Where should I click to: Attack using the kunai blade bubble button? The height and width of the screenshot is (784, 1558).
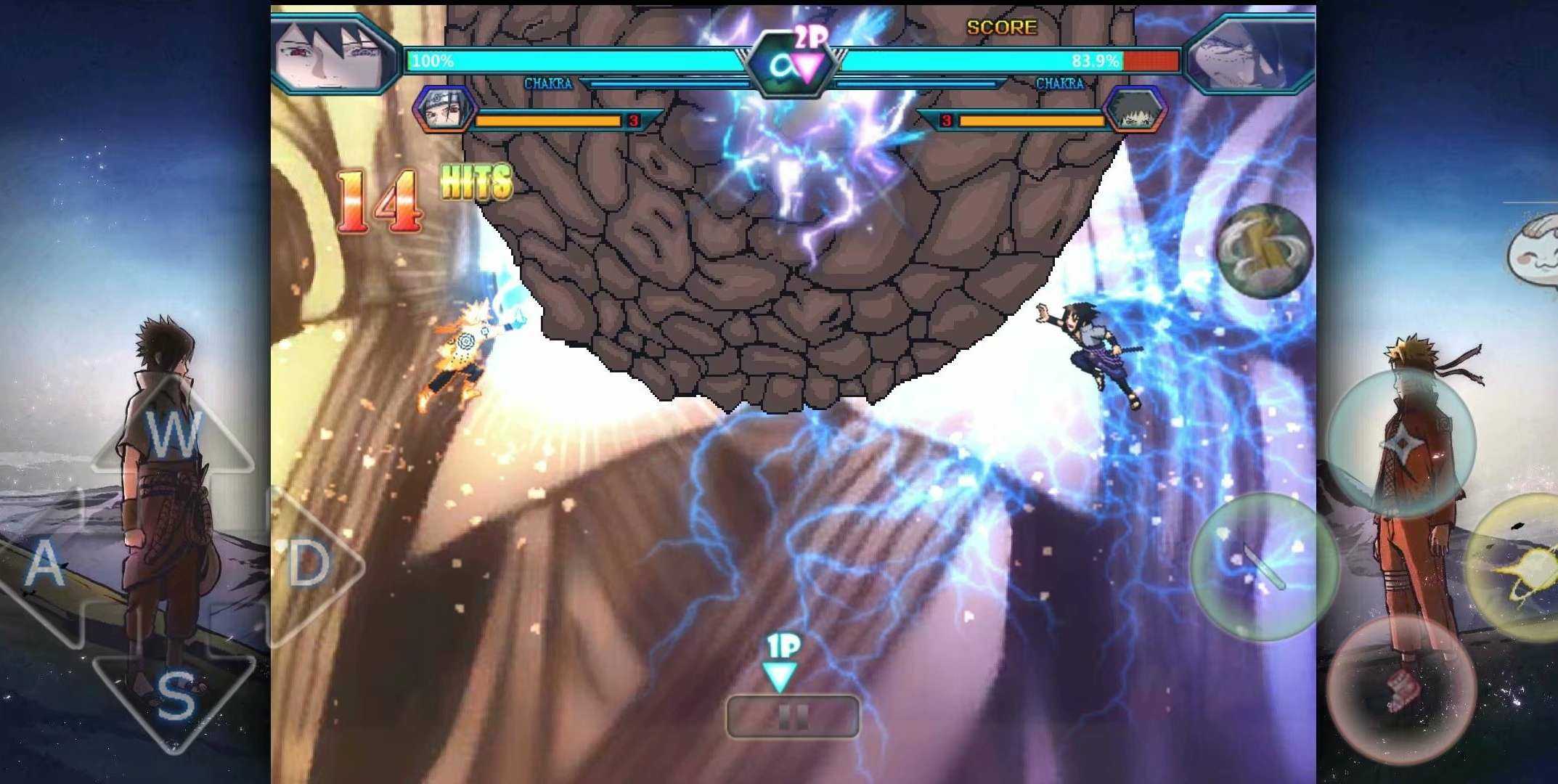(1263, 566)
